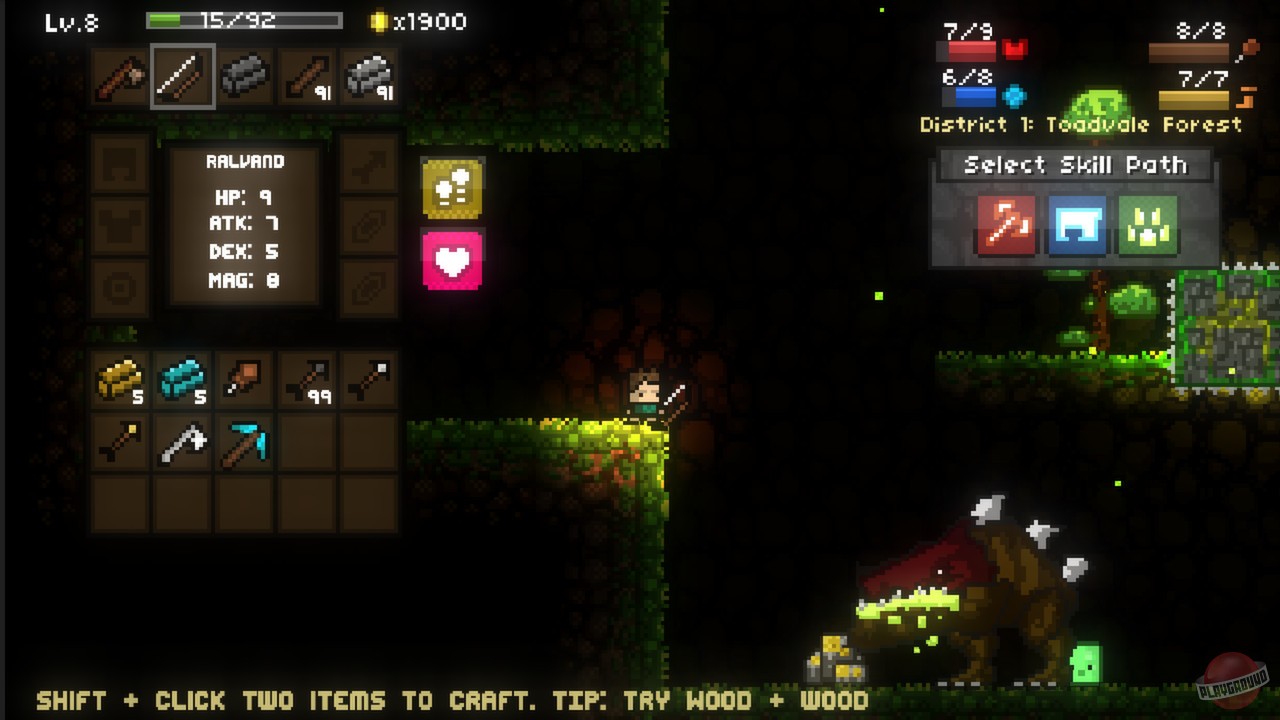Select the metal axe in the inventory
Image resolution: width=1280 pixels, height=720 pixels.
click(x=182, y=443)
